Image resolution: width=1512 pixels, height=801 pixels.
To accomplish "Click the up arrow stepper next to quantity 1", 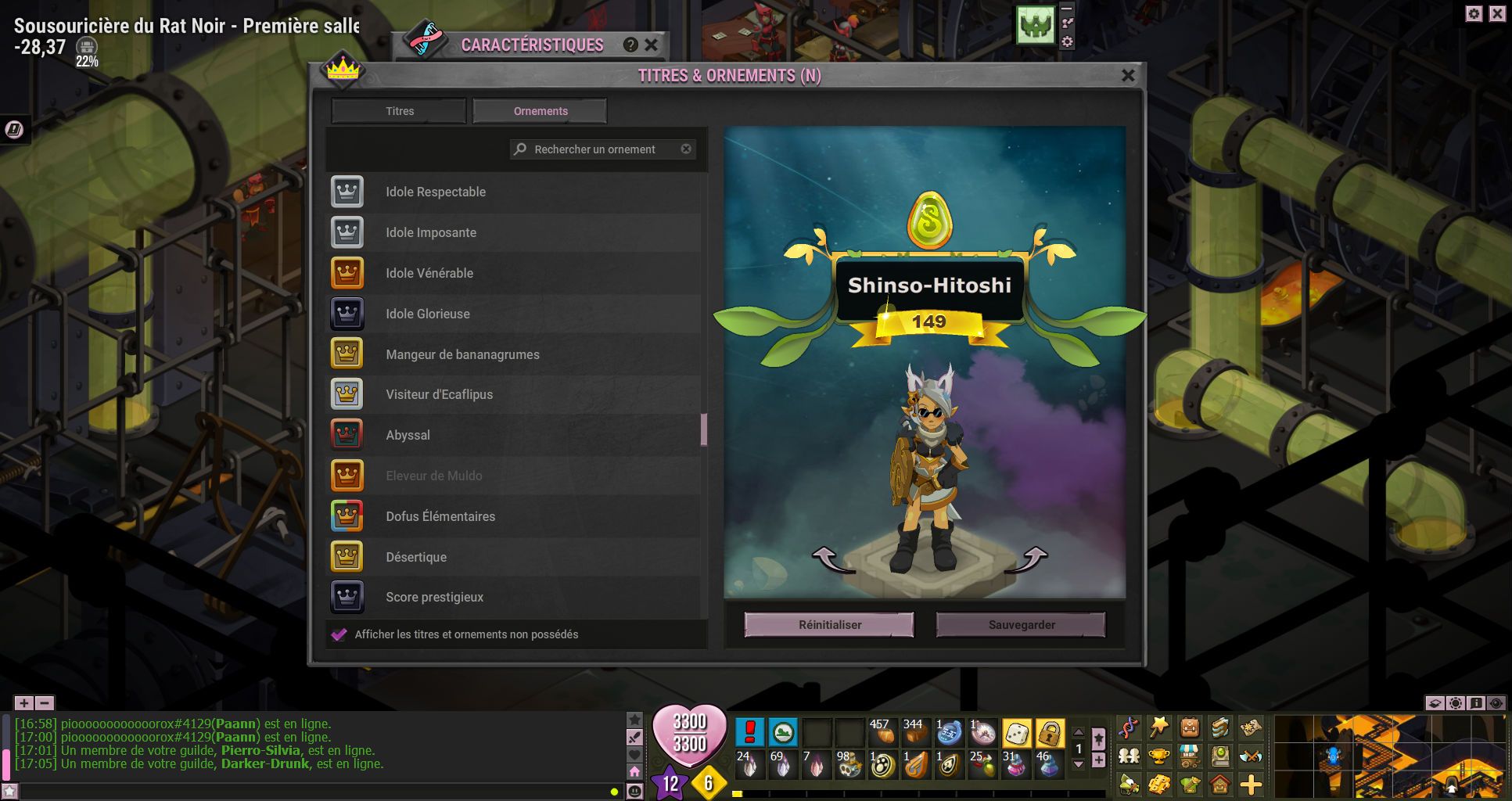I will point(1079,732).
